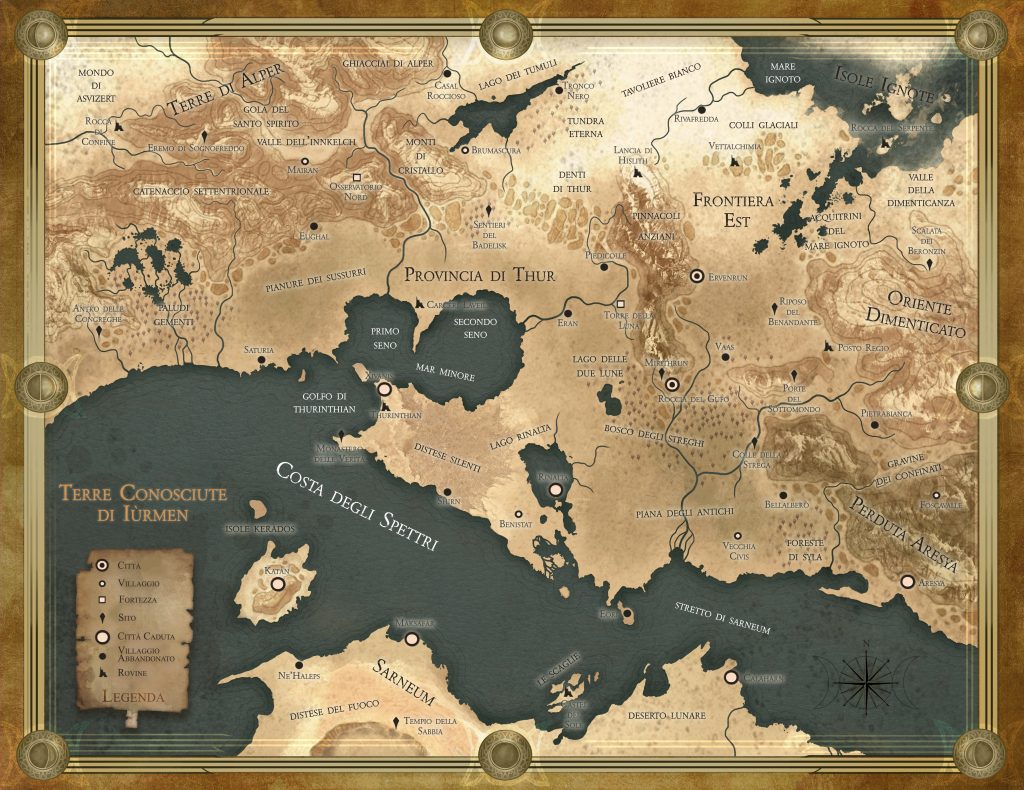Select the Foscavalle village marker

[x=936, y=495]
